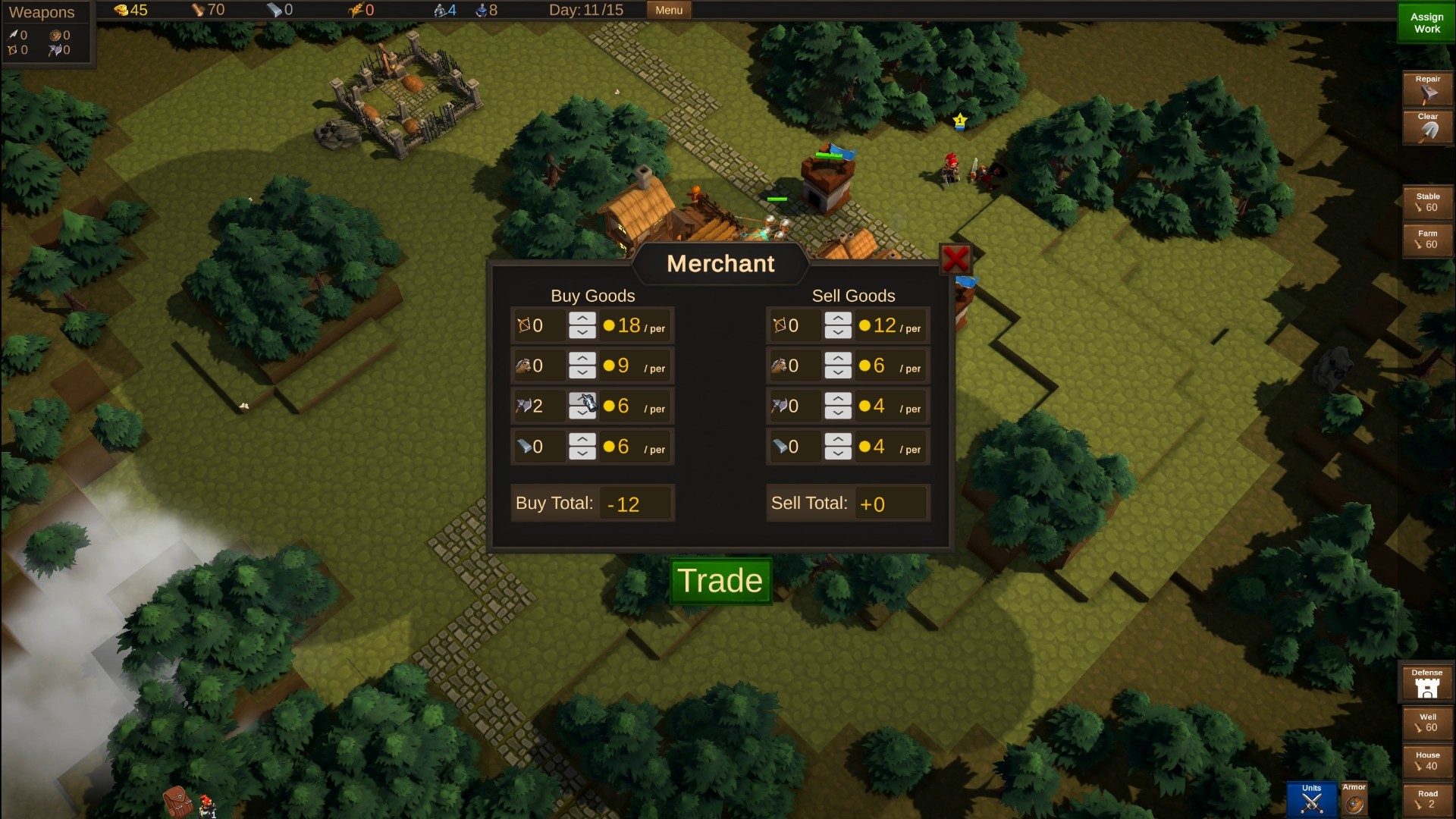Screen dimensions: 1456x819
Task: Click the Armor shield icon
Action: click(x=1354, y=802)
